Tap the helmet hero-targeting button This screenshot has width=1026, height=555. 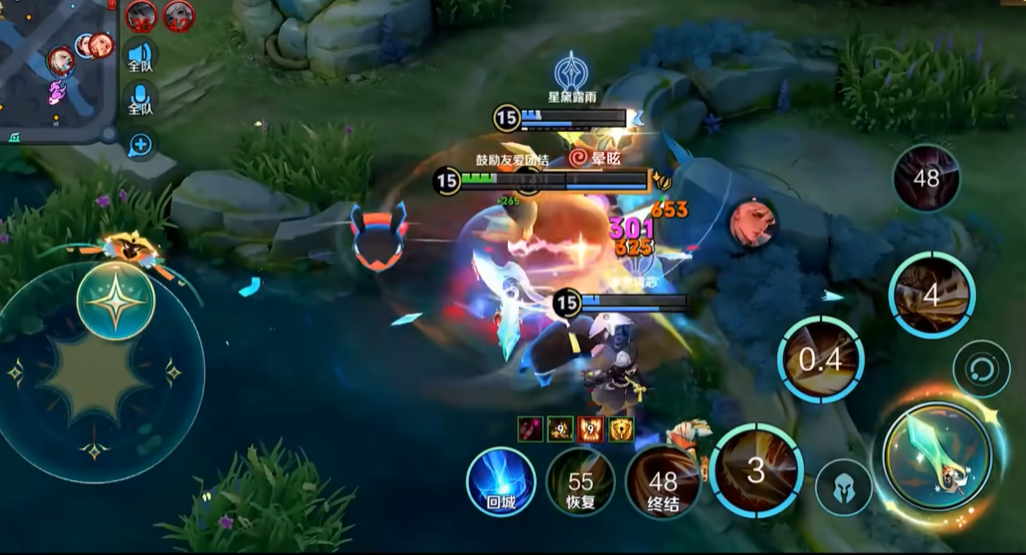pos(843,487)
